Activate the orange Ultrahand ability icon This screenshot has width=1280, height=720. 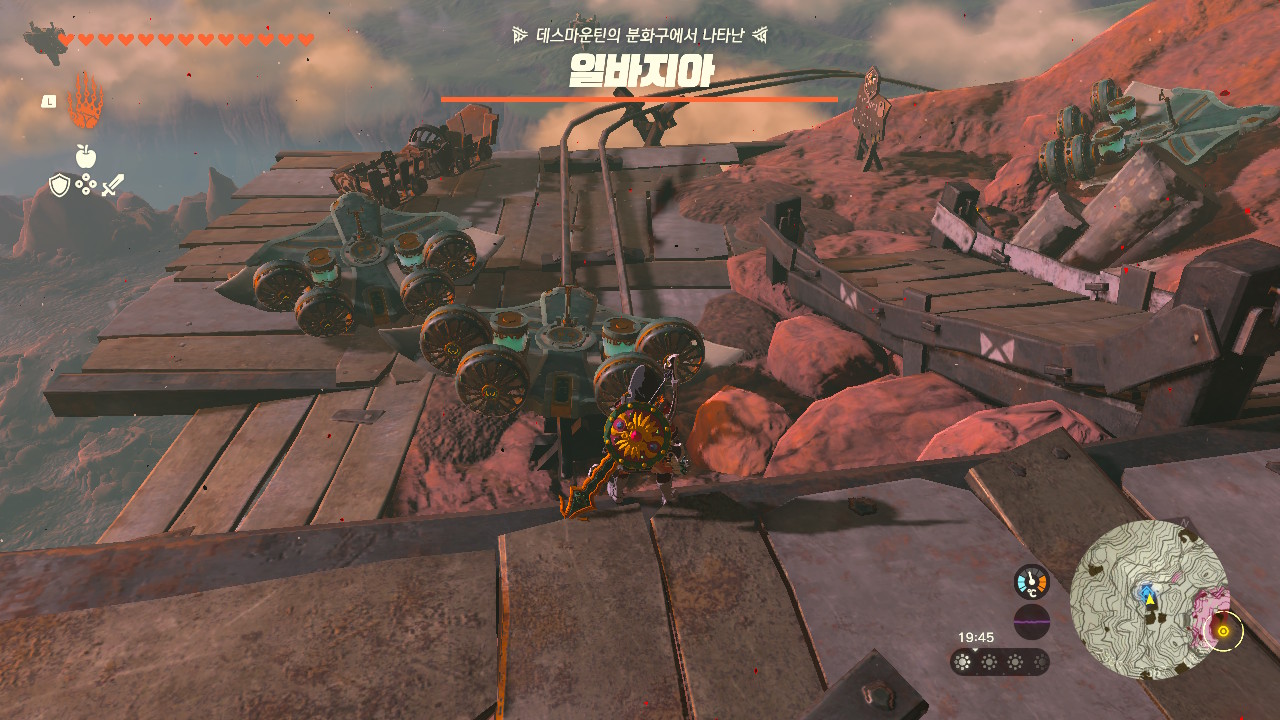86,101
